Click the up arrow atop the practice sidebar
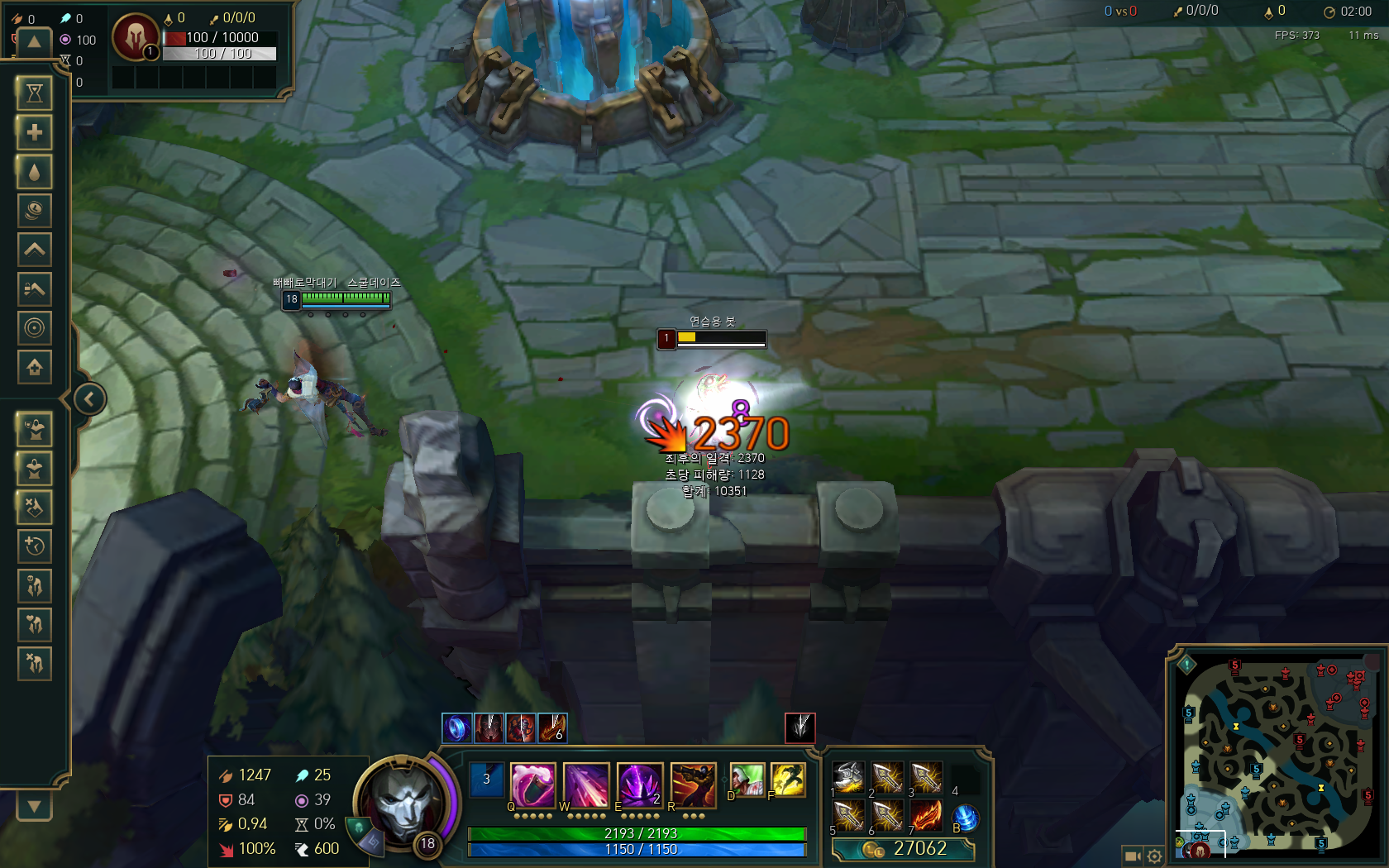 click(34, 42)
